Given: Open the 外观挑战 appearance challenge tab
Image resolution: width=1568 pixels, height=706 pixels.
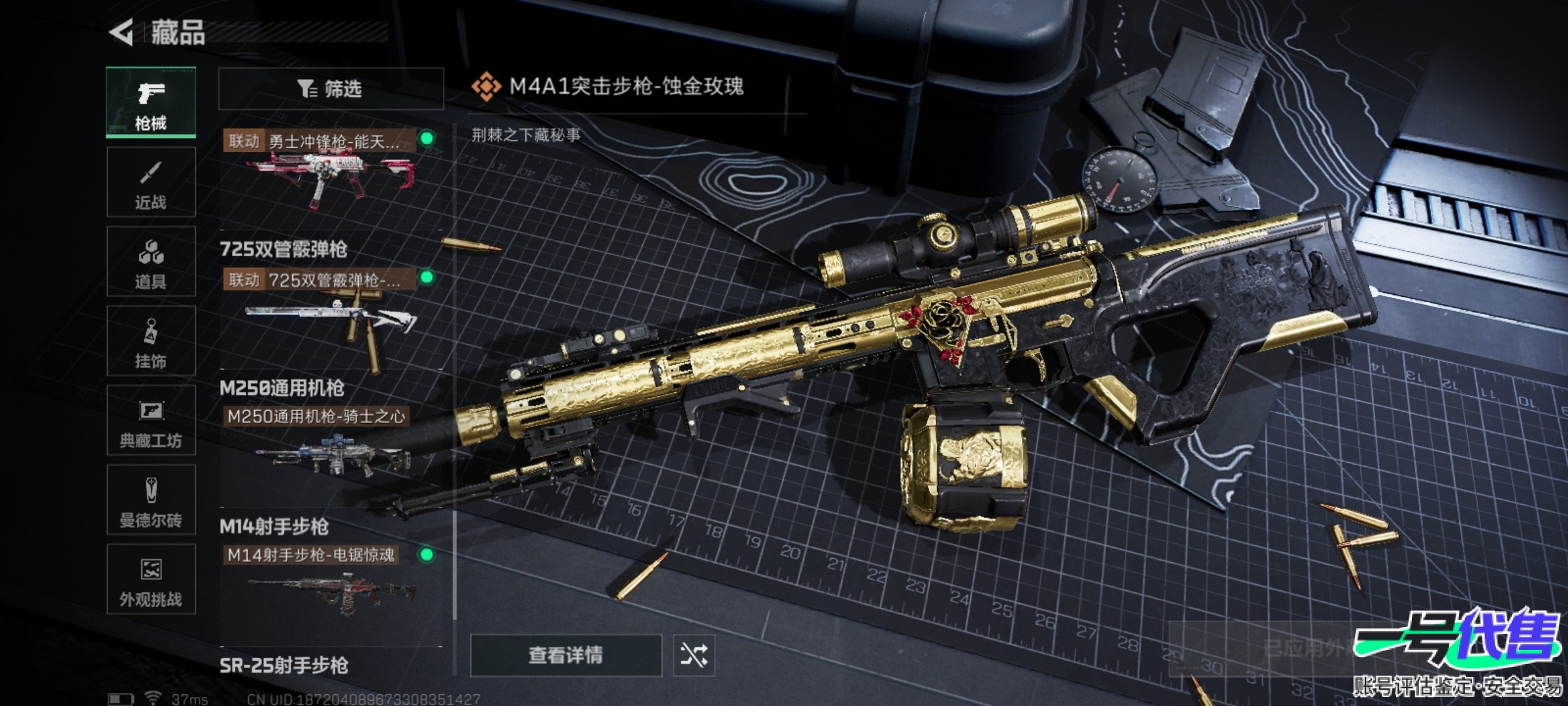Looking at the screenshot, I should [x=151, y=580].
